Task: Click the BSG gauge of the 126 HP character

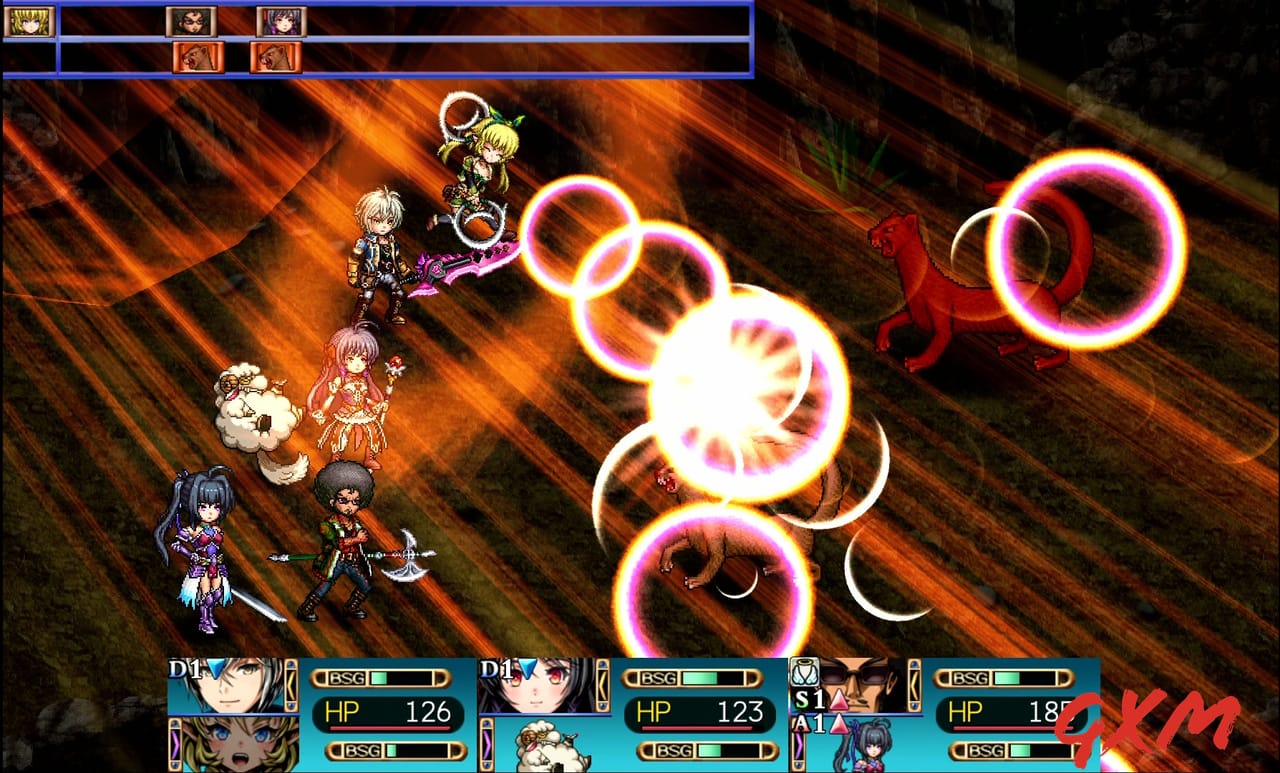Action: coord(383,677)
